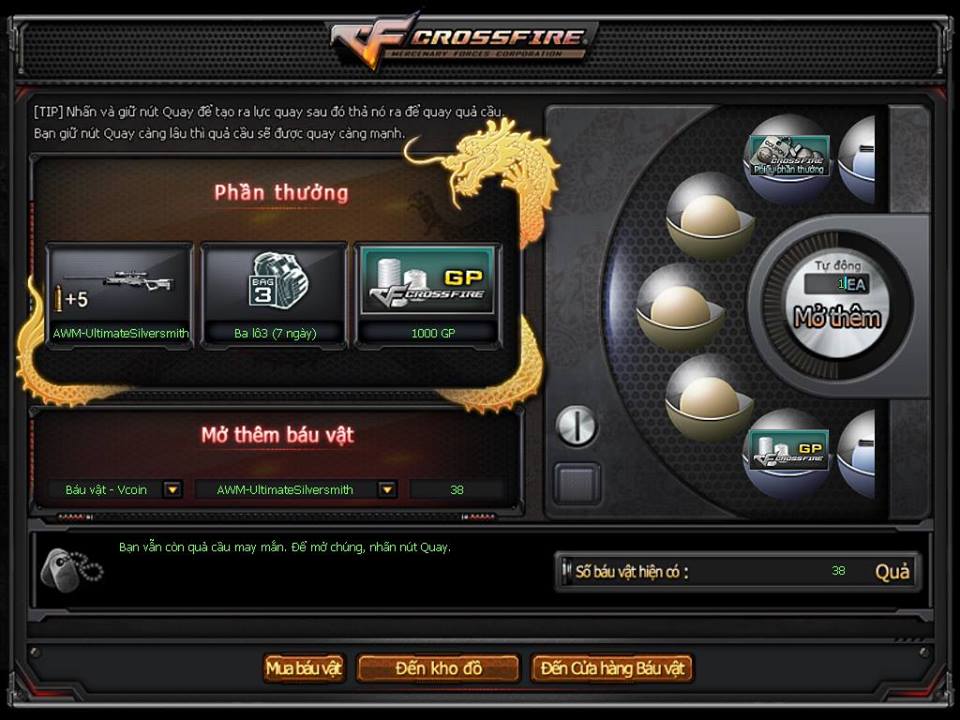Open Đến Cửa hàng Báu vật shop

(612, 668)
